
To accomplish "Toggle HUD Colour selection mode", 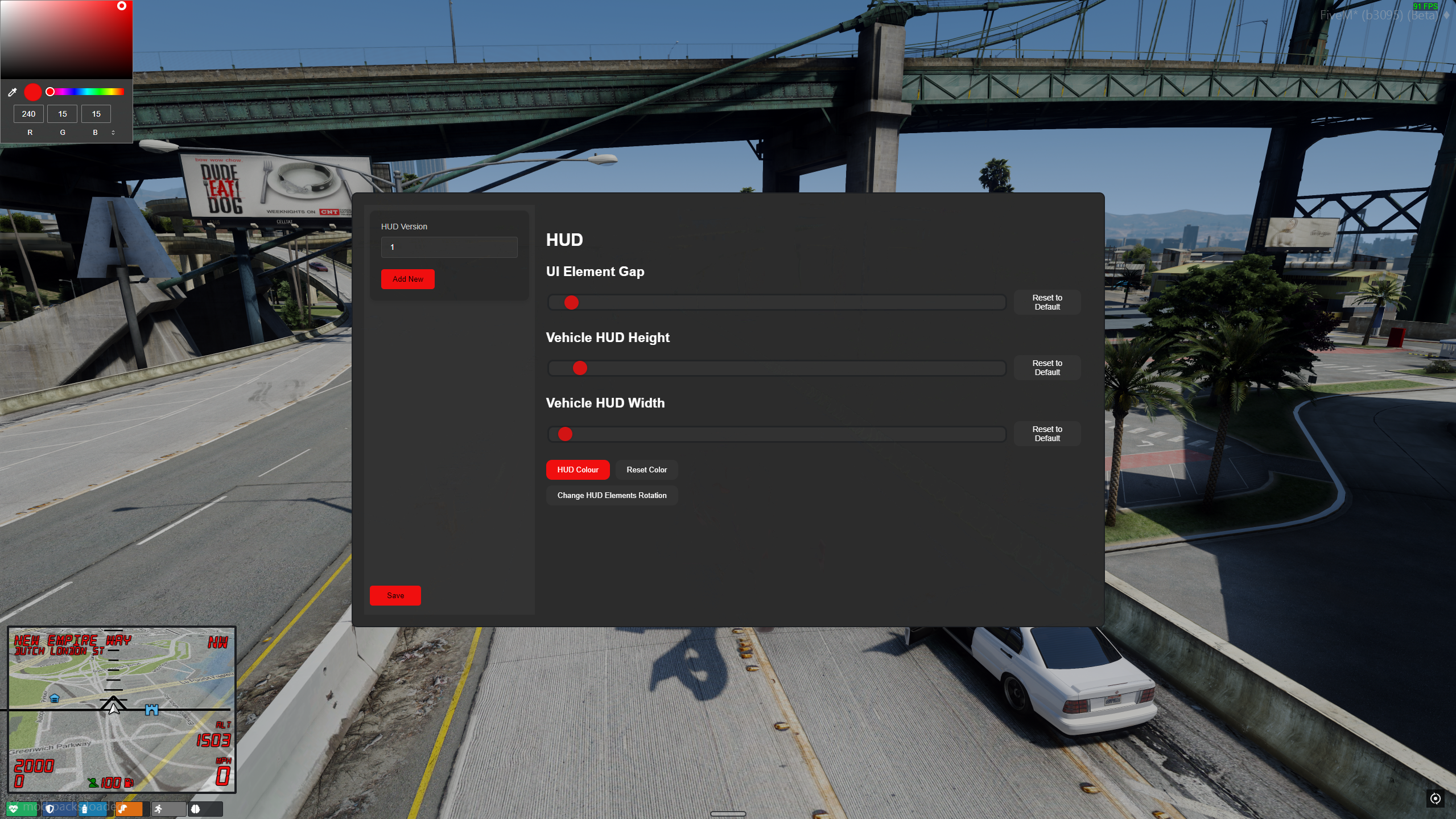I will (578, 470).
